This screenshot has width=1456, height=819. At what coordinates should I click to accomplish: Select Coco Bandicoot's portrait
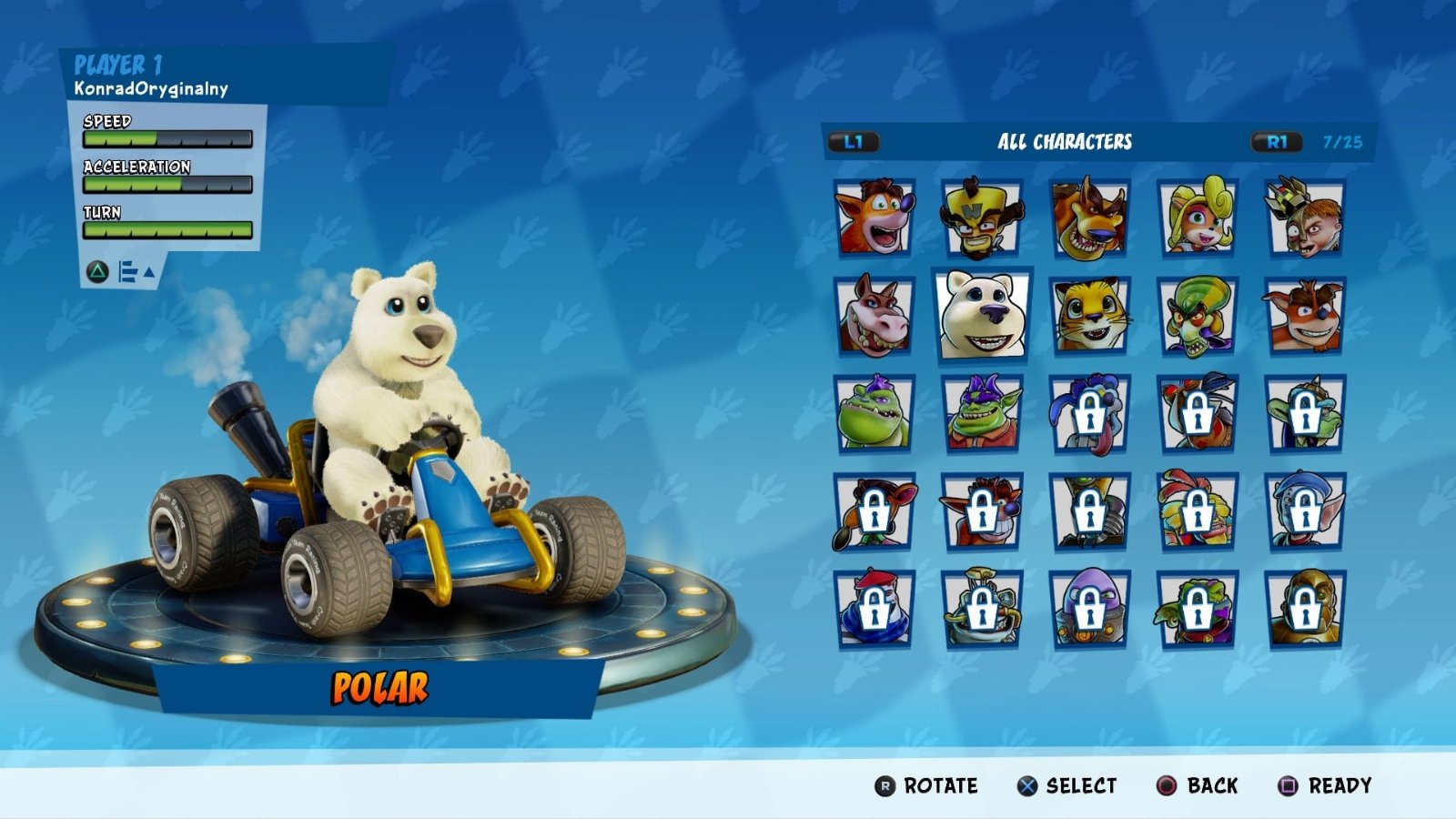pyautogui.click(x=1198, y=217)
